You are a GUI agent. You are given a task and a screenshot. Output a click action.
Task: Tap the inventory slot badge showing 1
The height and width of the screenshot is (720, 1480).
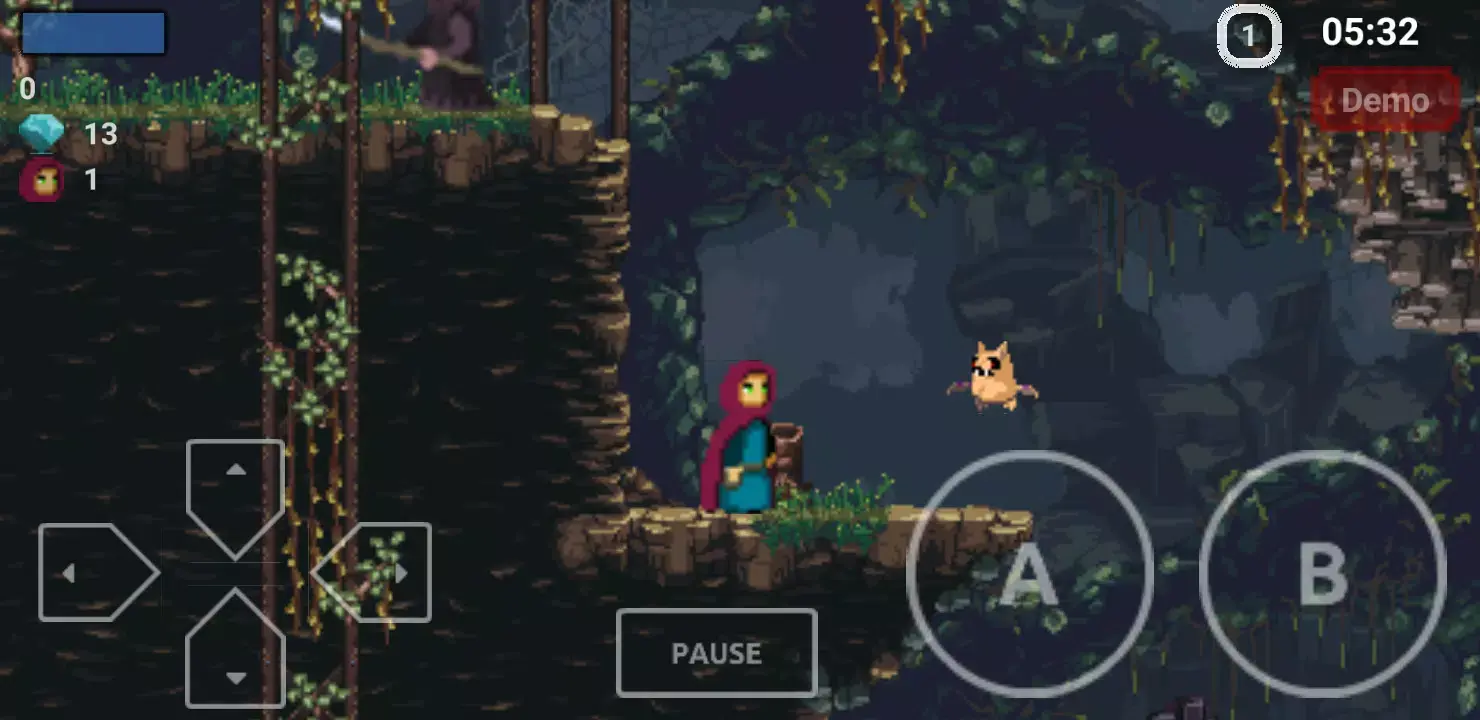[x=1247, y=35]
